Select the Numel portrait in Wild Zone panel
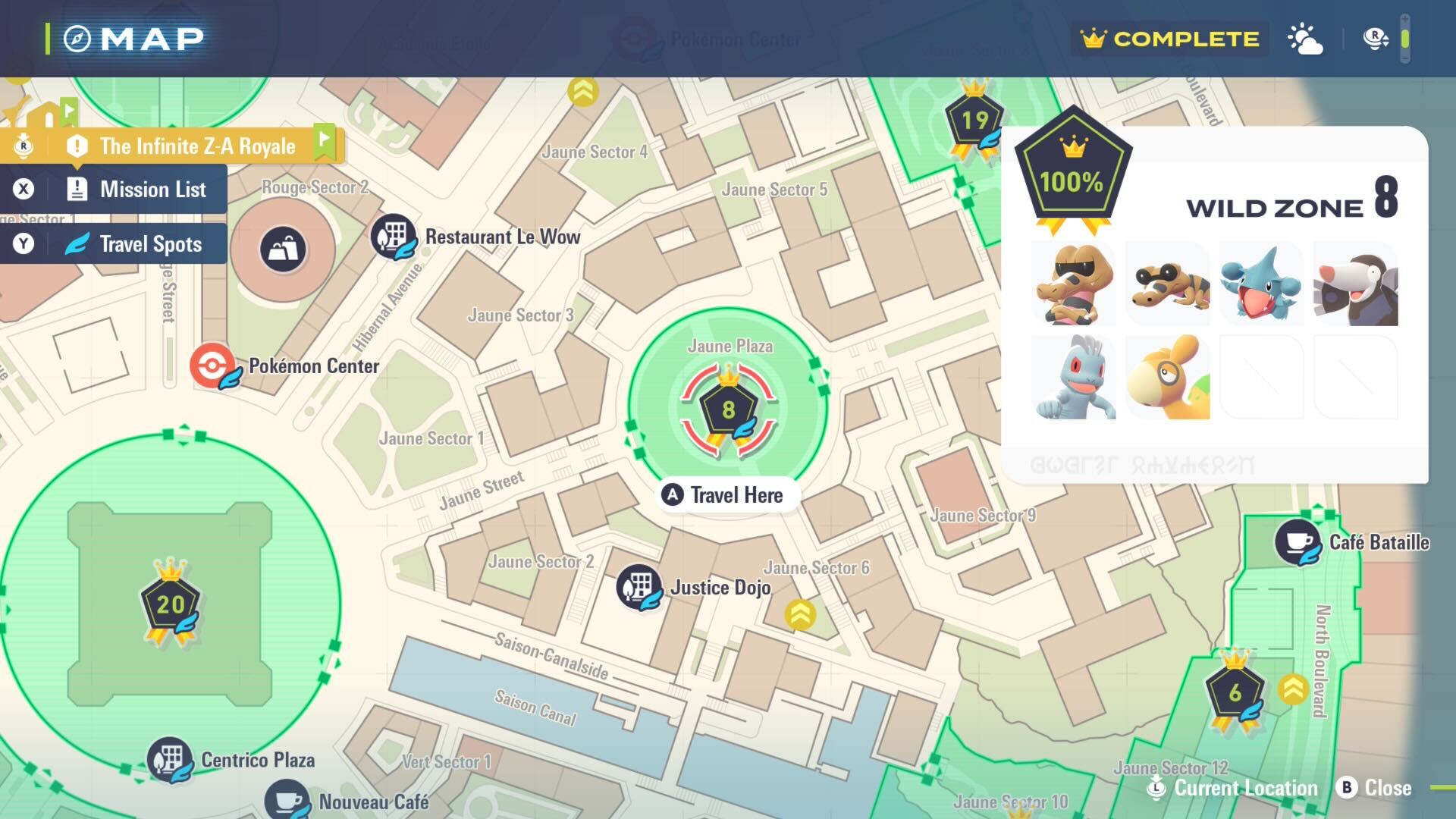1456x819 pixels. pyautogui.click(x=1168, y=378)
